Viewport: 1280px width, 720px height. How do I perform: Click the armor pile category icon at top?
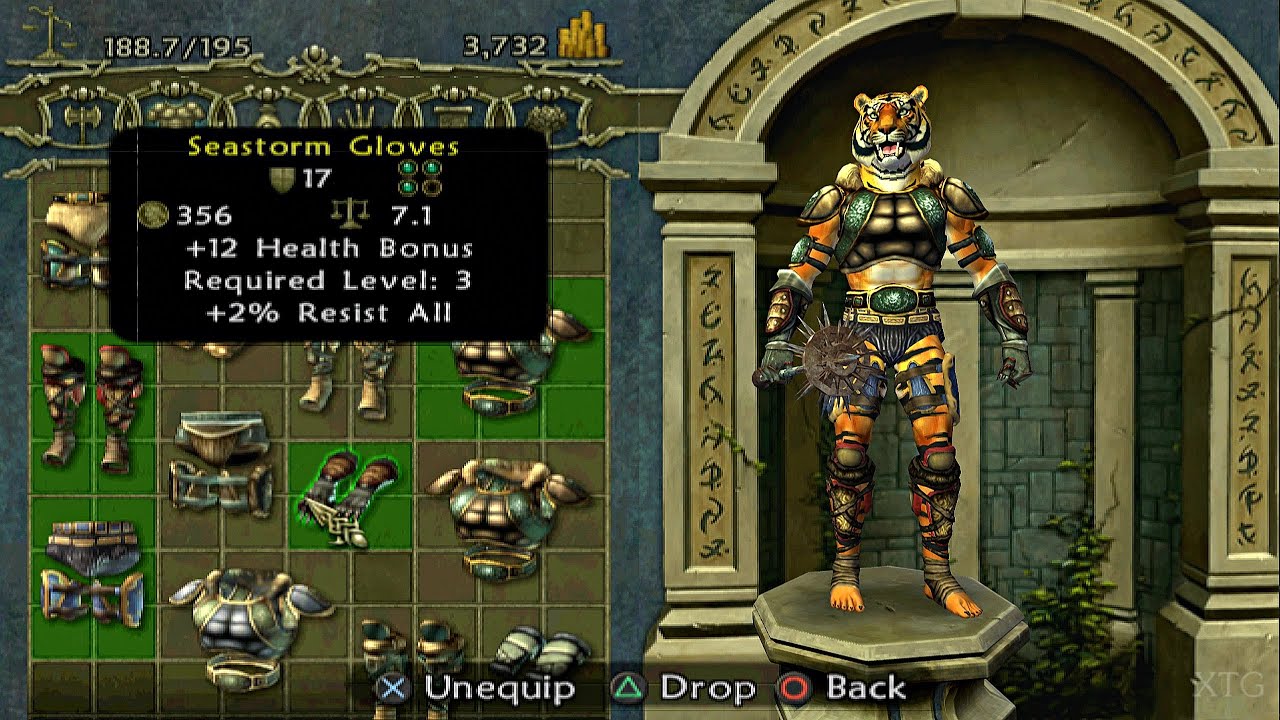pyautogui.click(x=175, y=115)
